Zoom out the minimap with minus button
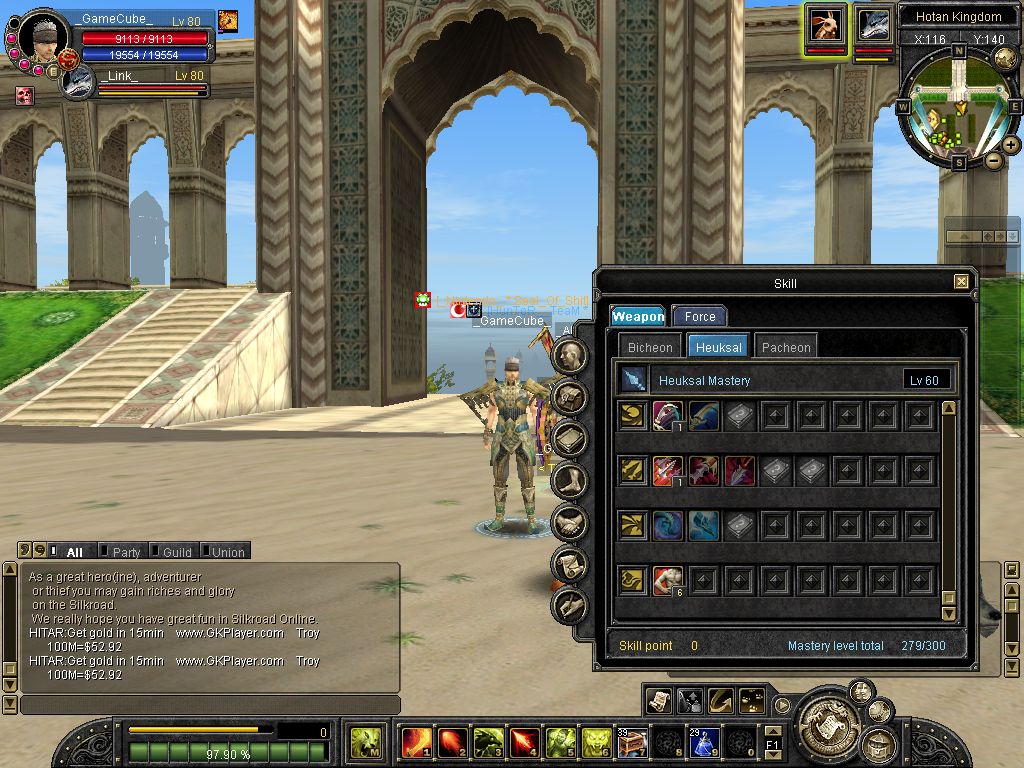The width and height of the screenshot is (1024, 768). coord(994,160)
